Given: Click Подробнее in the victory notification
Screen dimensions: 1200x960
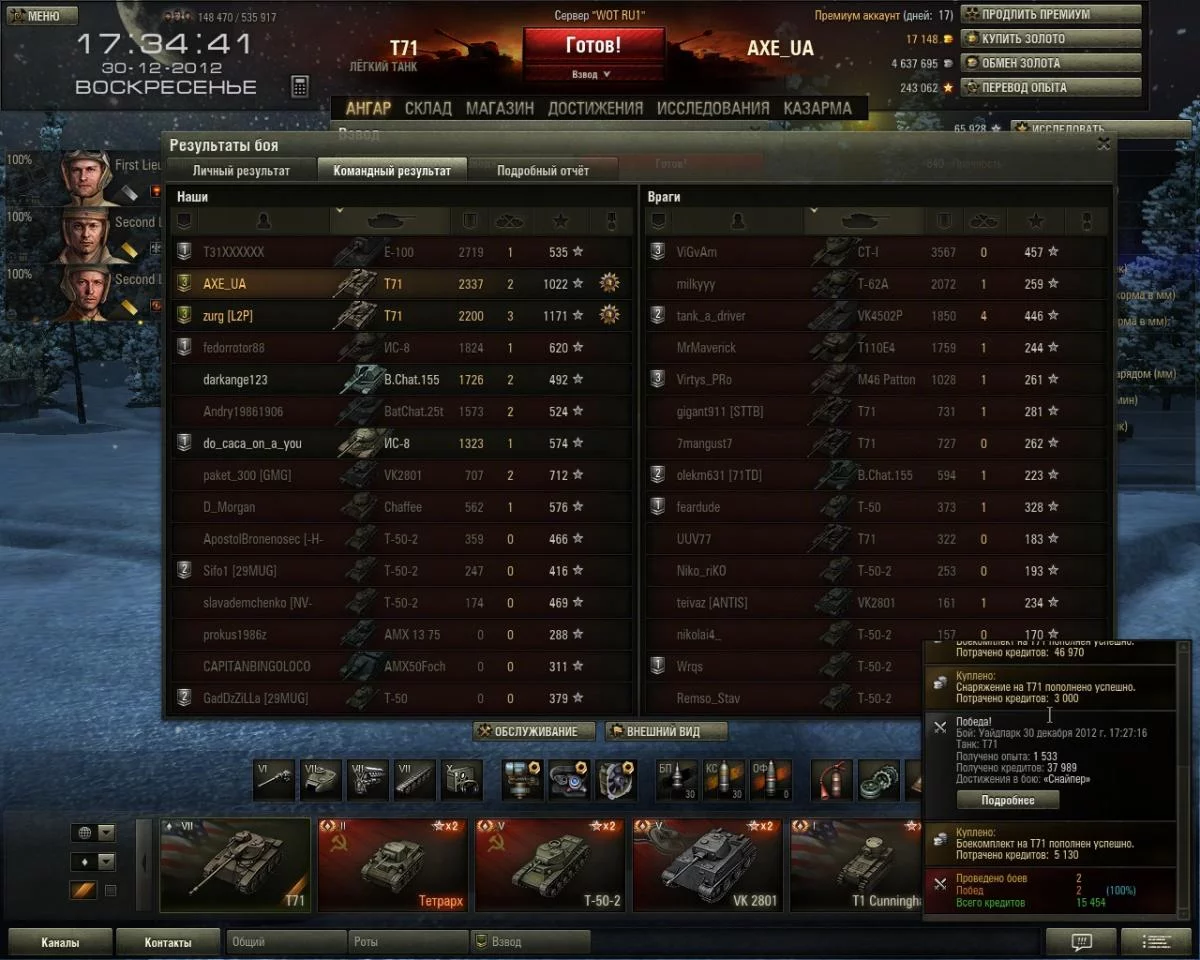Looking at the screenshot, I should click(1007, 800).
